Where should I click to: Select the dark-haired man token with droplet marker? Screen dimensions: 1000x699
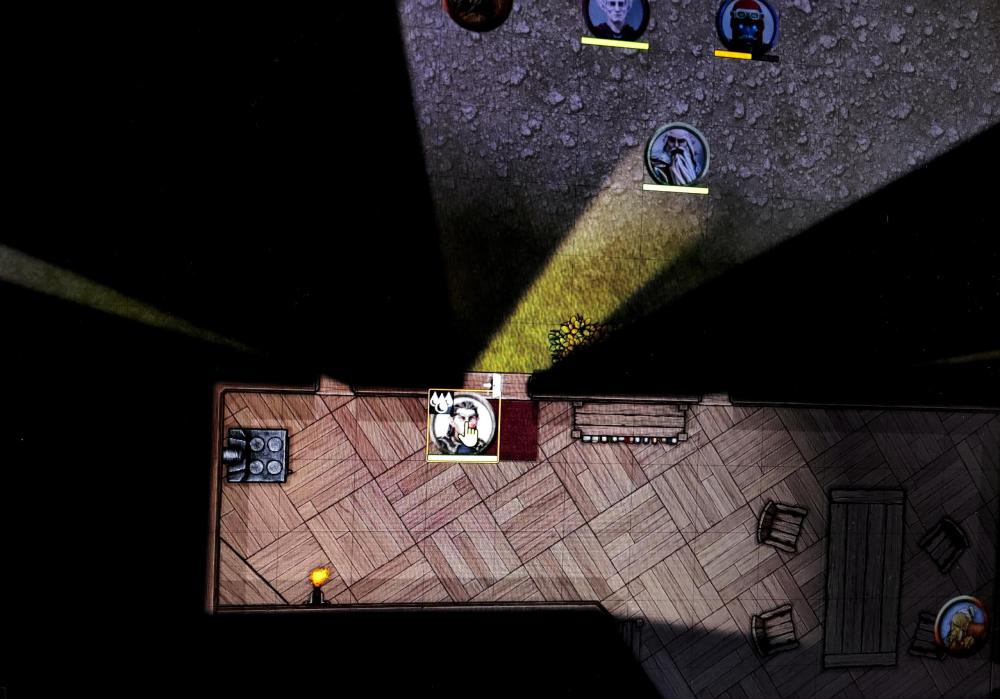point(463,424)
